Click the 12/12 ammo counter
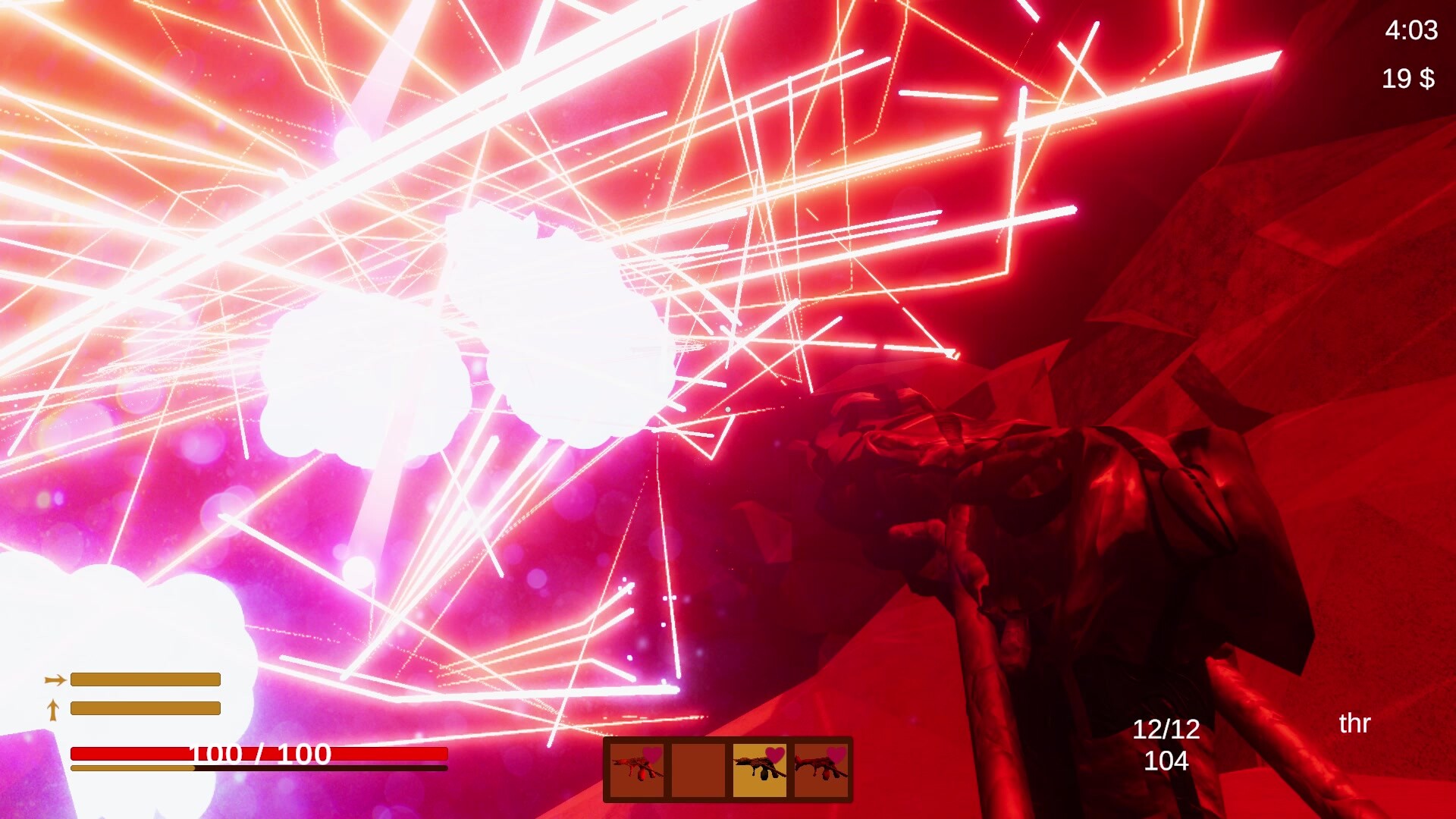 click(1166, 730)
